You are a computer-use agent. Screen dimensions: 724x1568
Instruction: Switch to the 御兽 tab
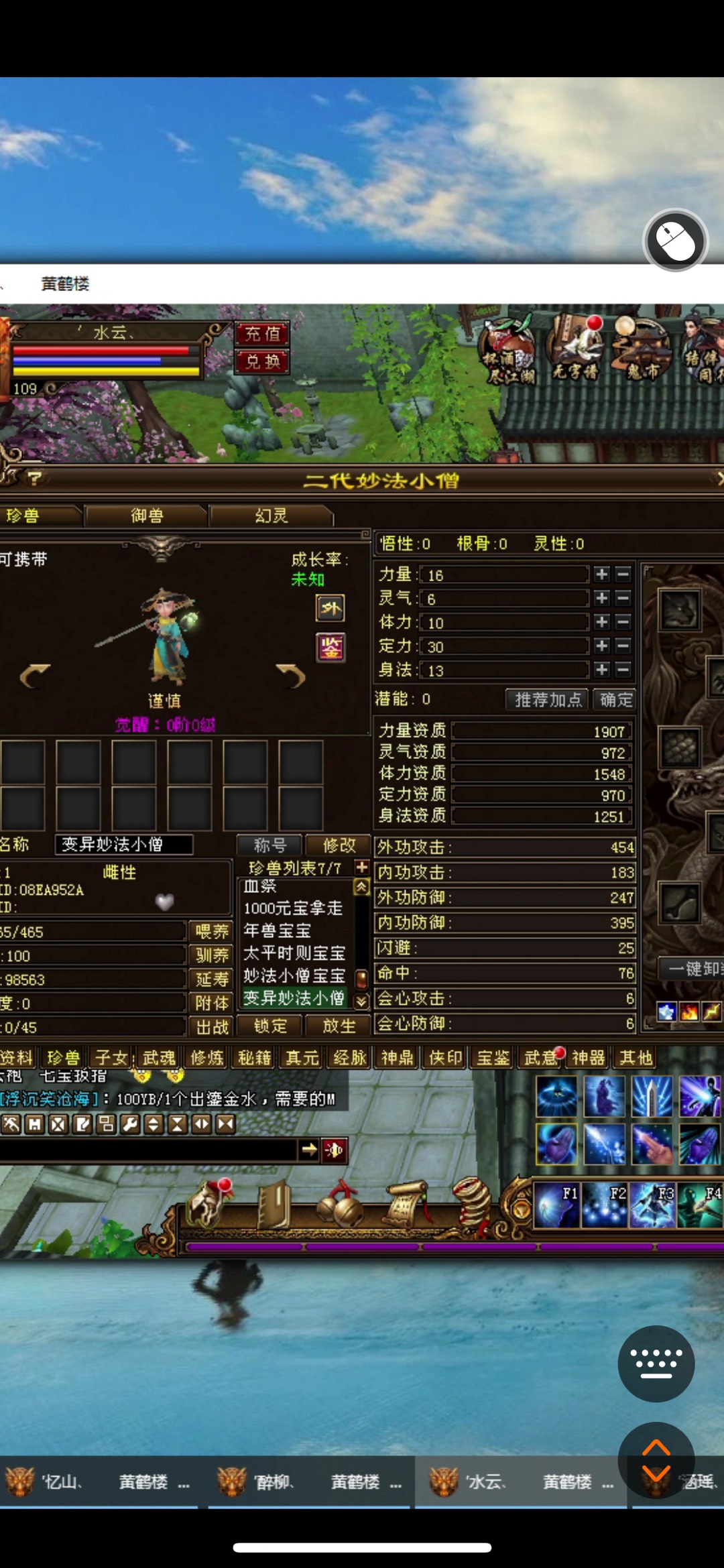tap(147, 516)
